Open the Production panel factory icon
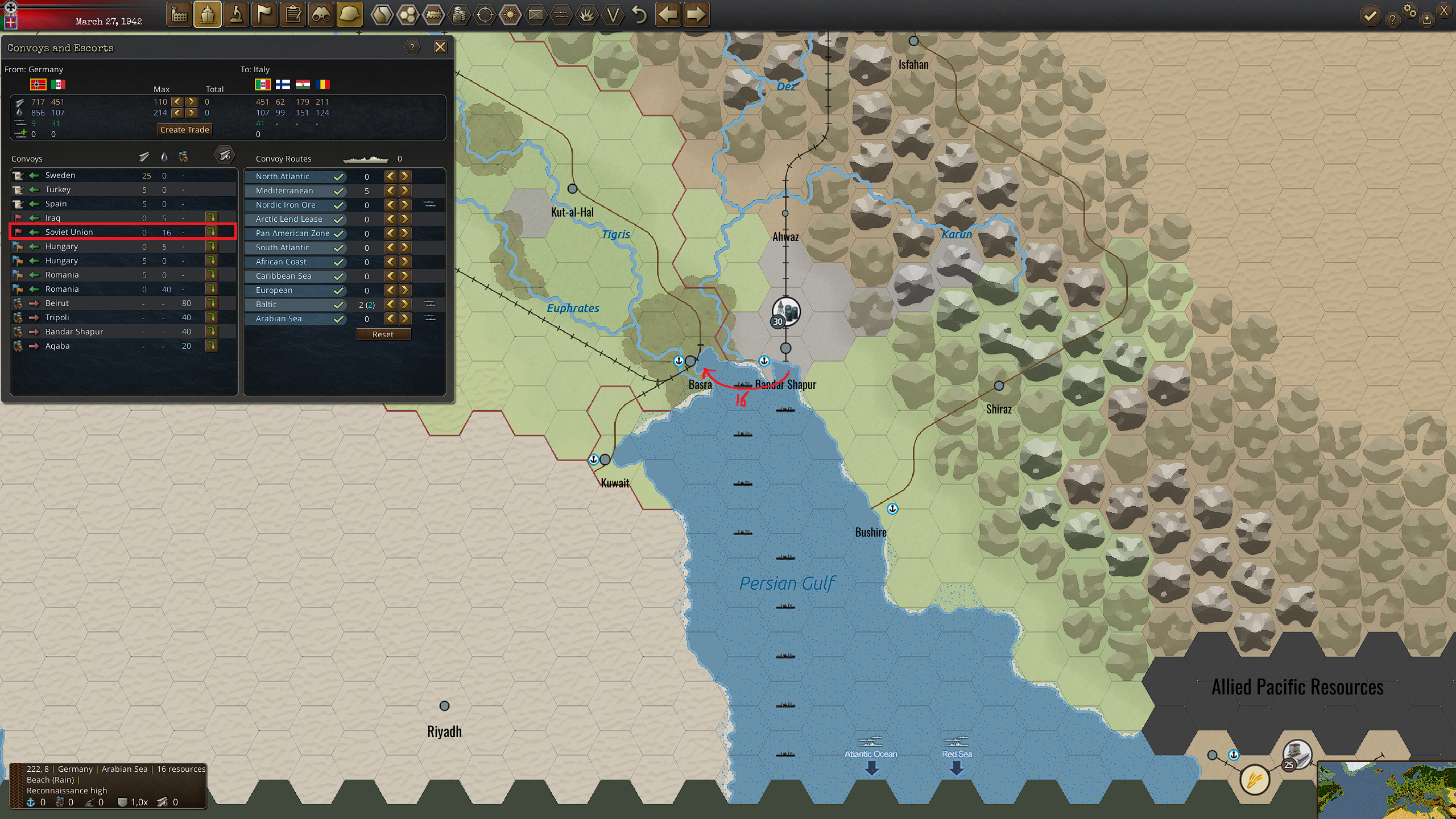 (x=179, y=15)
